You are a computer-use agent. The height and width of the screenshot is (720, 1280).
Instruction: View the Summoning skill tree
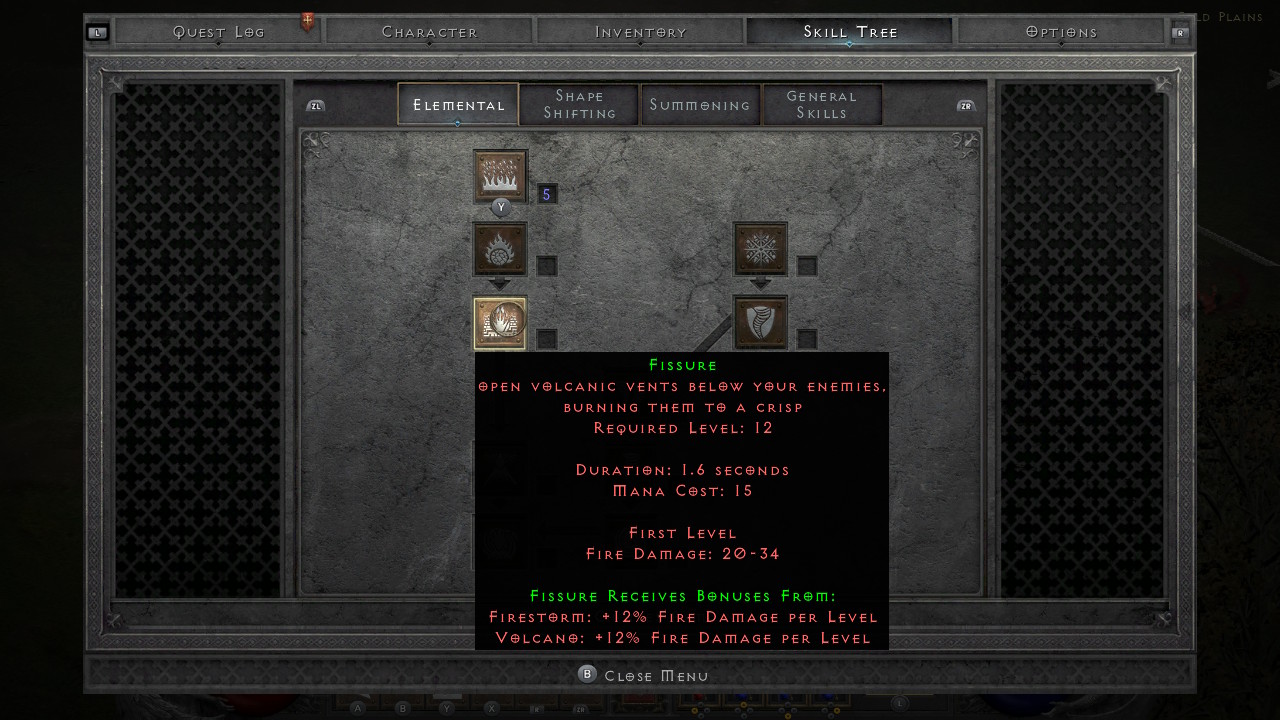pos(700,105)
